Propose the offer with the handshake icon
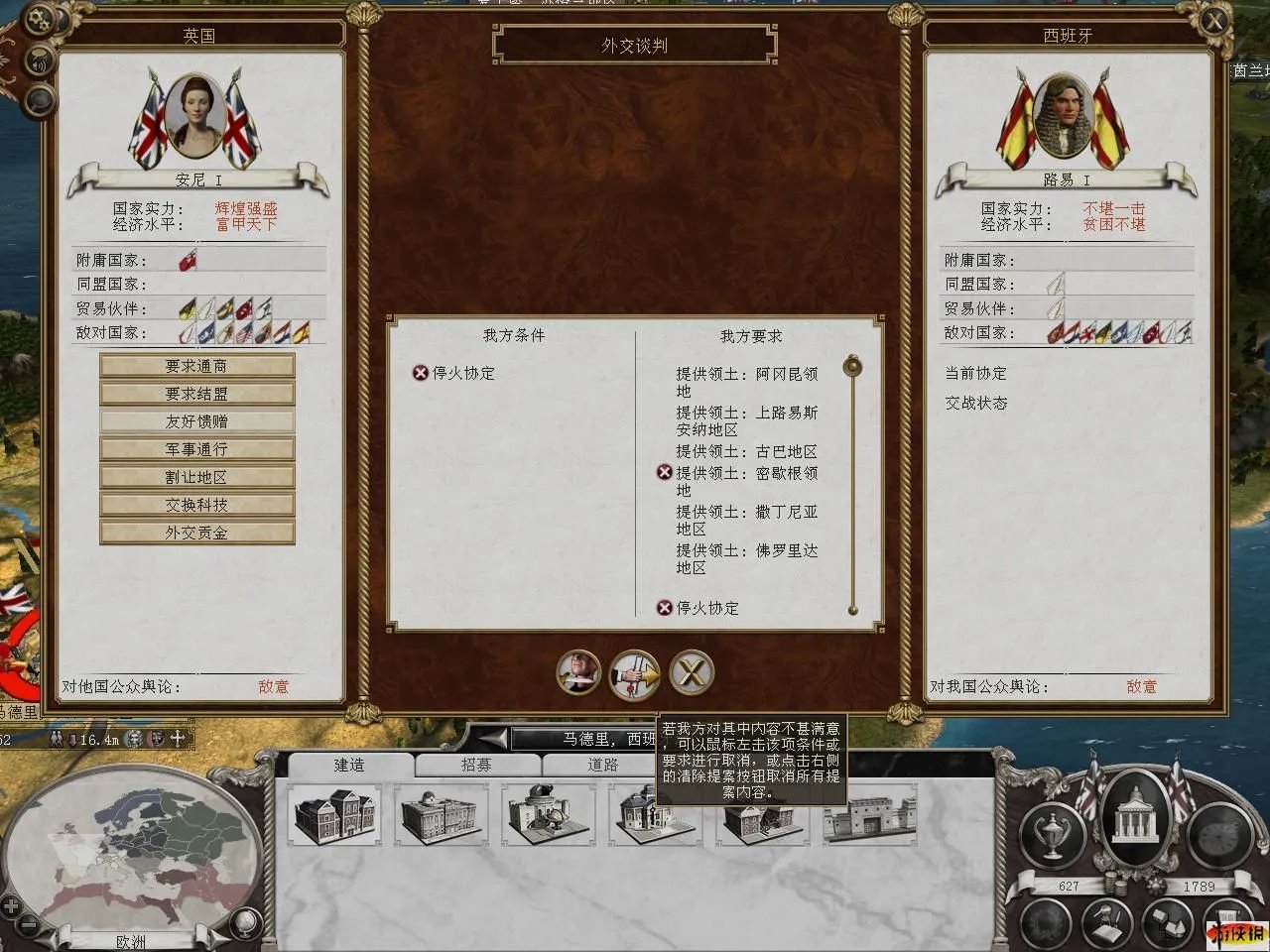This screenshot has width=1270, height=952. [x=634, y=672]
